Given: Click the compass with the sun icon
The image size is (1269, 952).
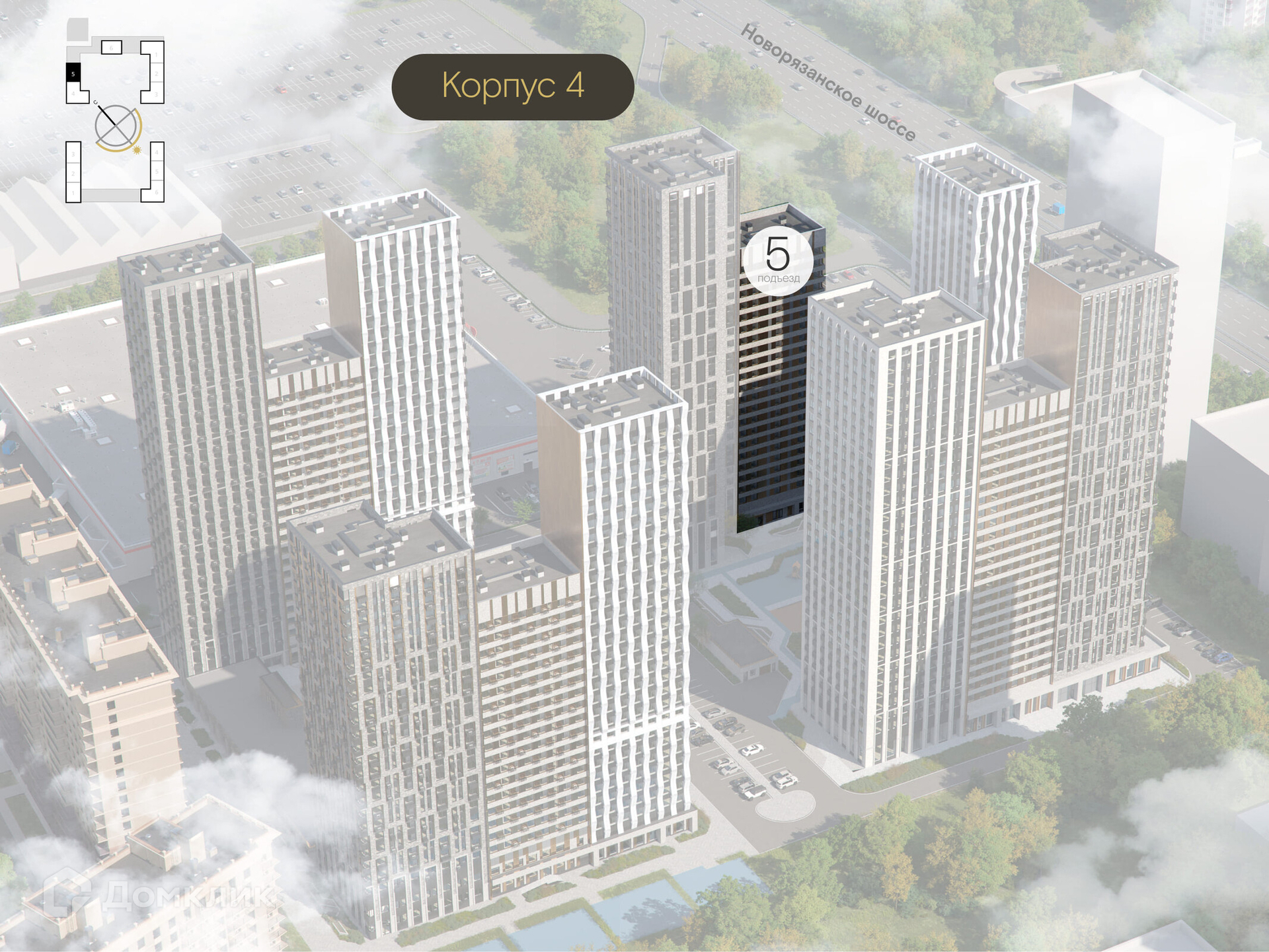Looking at the screenshot, I should (x=118, y=127).
